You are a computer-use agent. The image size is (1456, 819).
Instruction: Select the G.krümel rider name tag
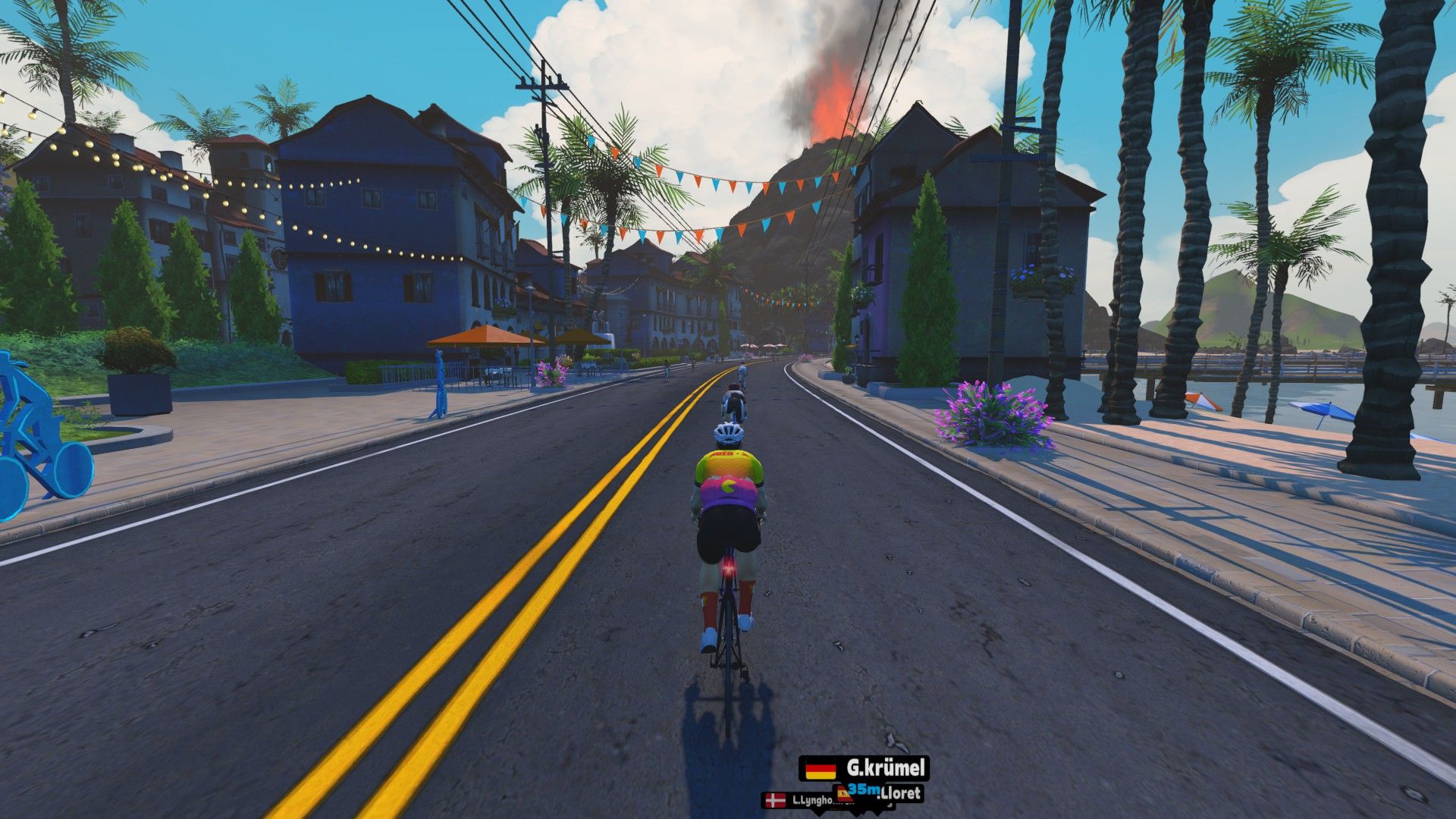pos(864,768)
